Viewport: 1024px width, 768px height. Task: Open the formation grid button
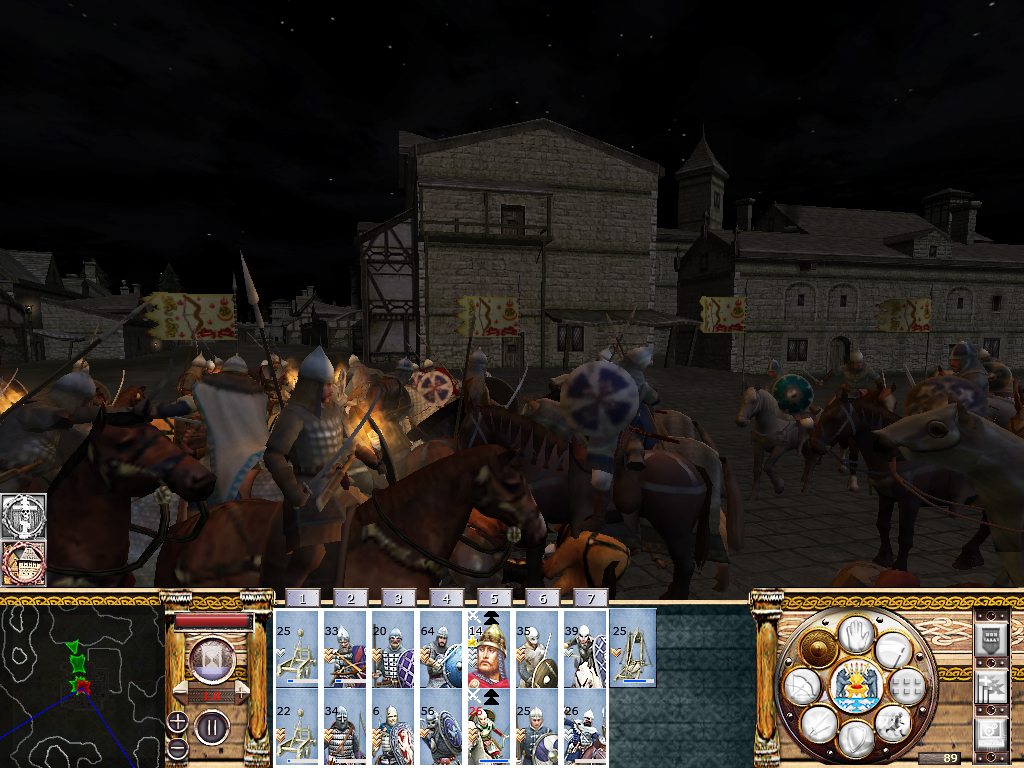coord(906,686)
